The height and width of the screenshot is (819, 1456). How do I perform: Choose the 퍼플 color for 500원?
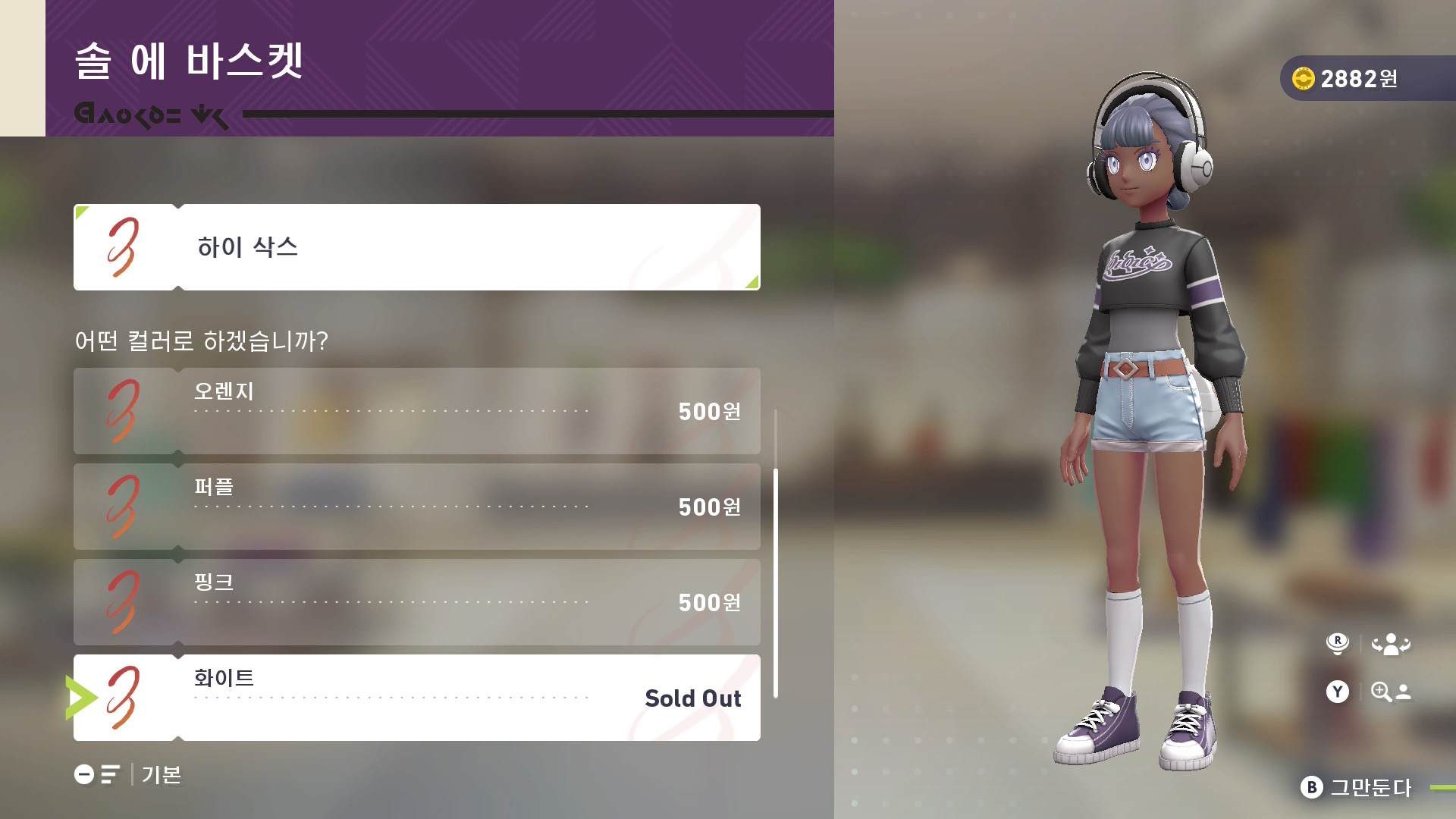point(417,507)
